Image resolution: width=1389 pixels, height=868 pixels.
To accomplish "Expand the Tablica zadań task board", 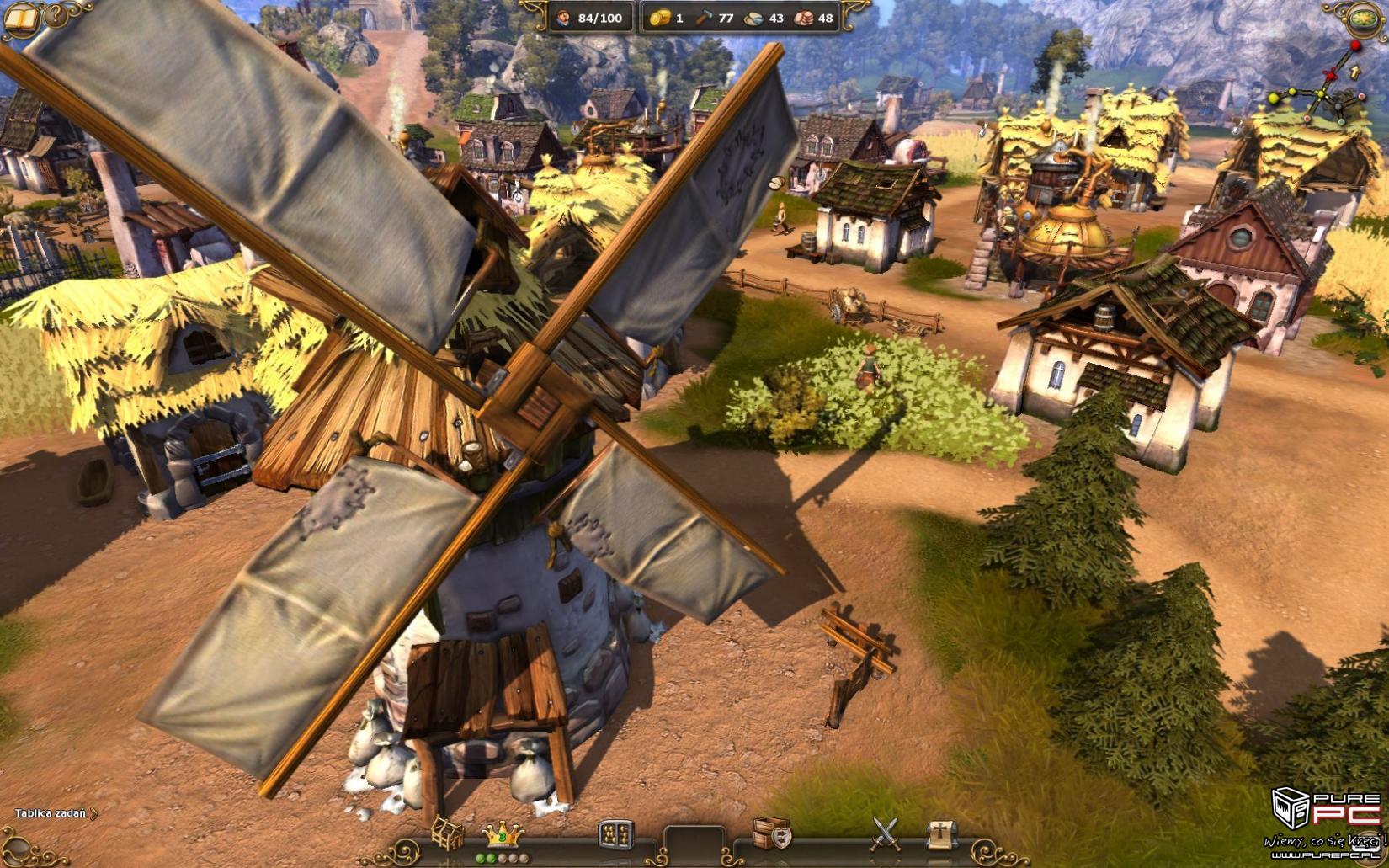I will 56,813.
